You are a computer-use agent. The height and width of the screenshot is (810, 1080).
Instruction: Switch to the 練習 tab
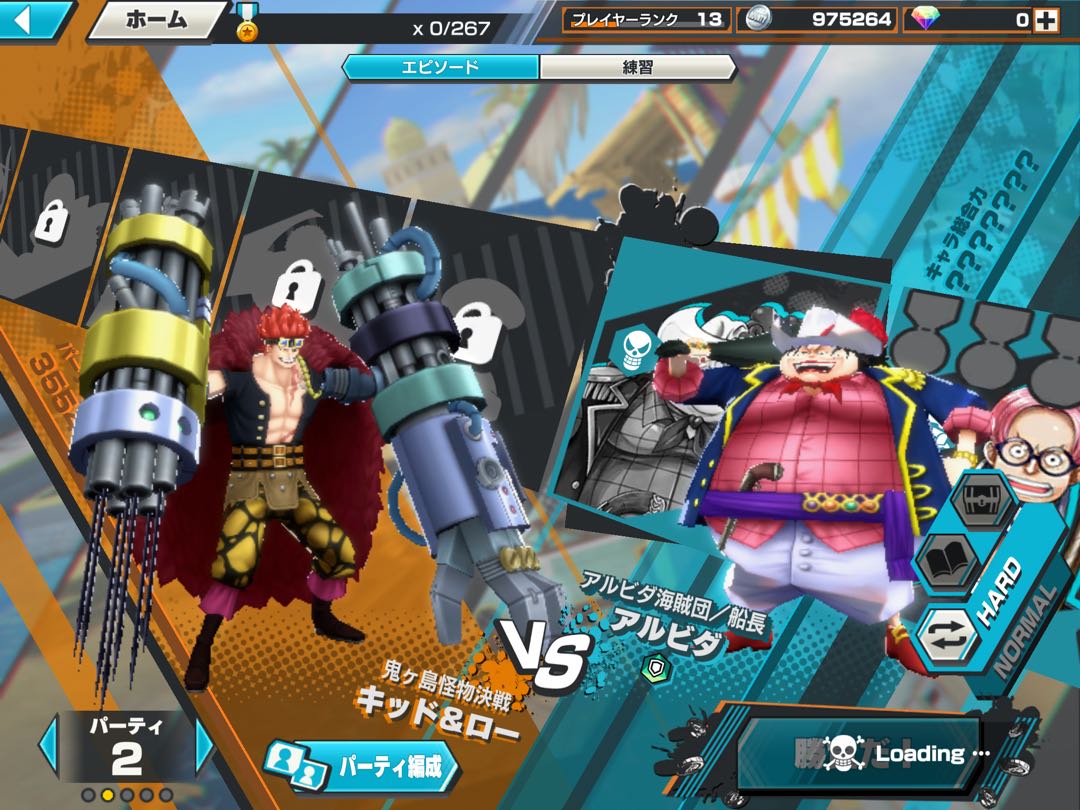[636, 67]
